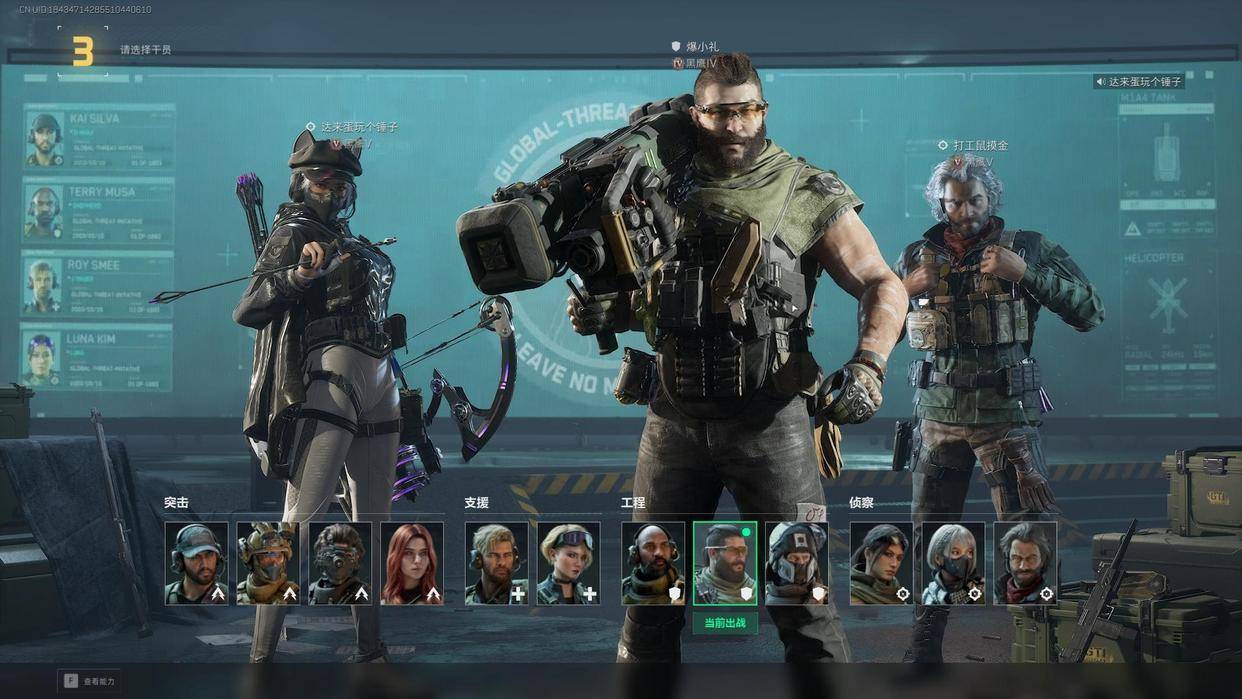Image resolution: width=1242 pixels, height=699 pixels.
Task: Pick the blonde woman support operator with goggles
Action: pyautogui.click(x=568, y=563)
